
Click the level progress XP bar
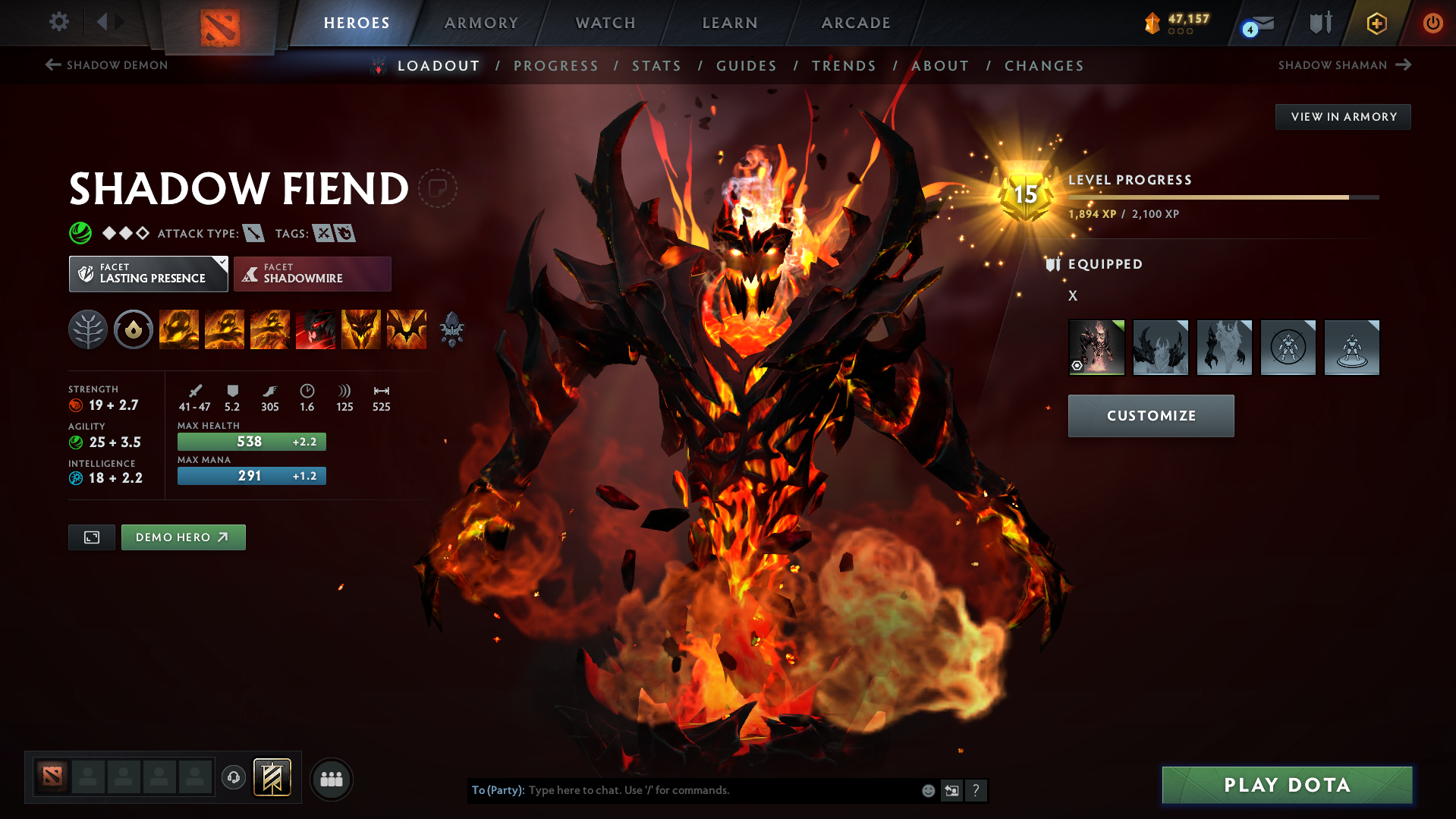1222,197
